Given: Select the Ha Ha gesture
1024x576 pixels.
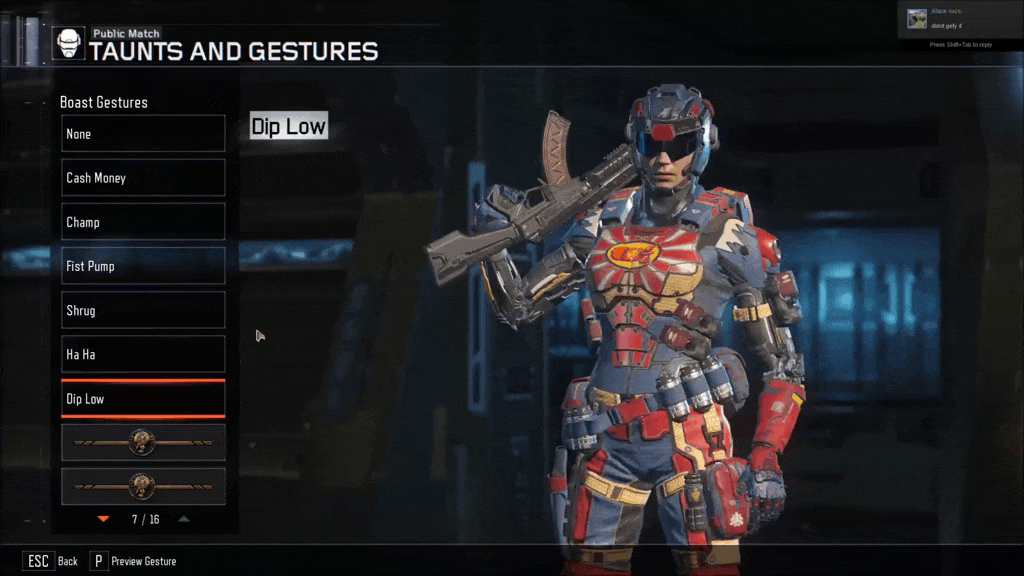Looking at the screenshot, I should [x=143, y=354].
